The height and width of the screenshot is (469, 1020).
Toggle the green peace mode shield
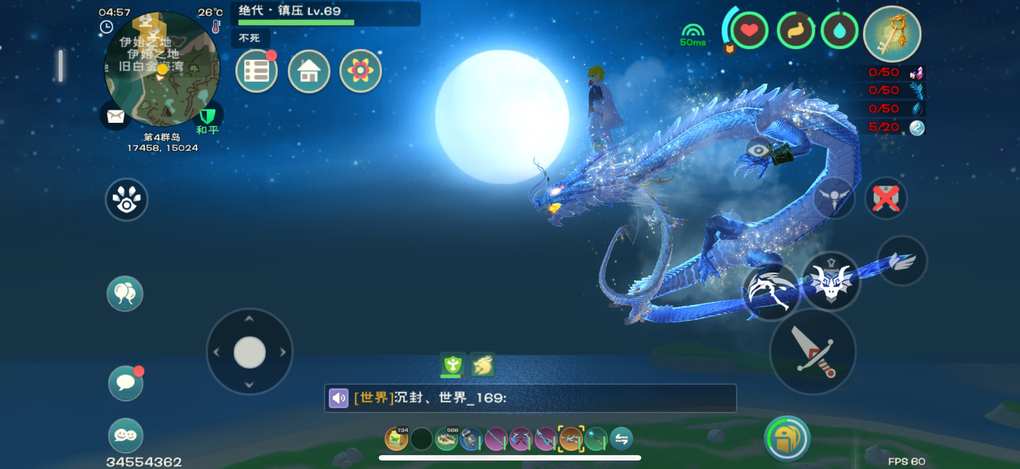(x=208, y=115)
